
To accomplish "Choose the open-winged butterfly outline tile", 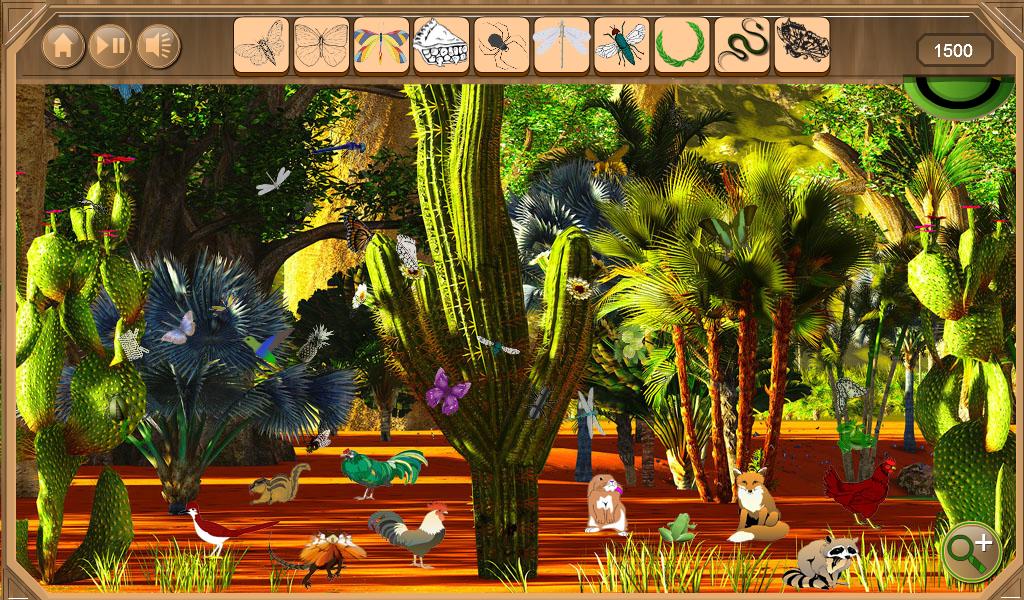I will [x=321, y=45].
